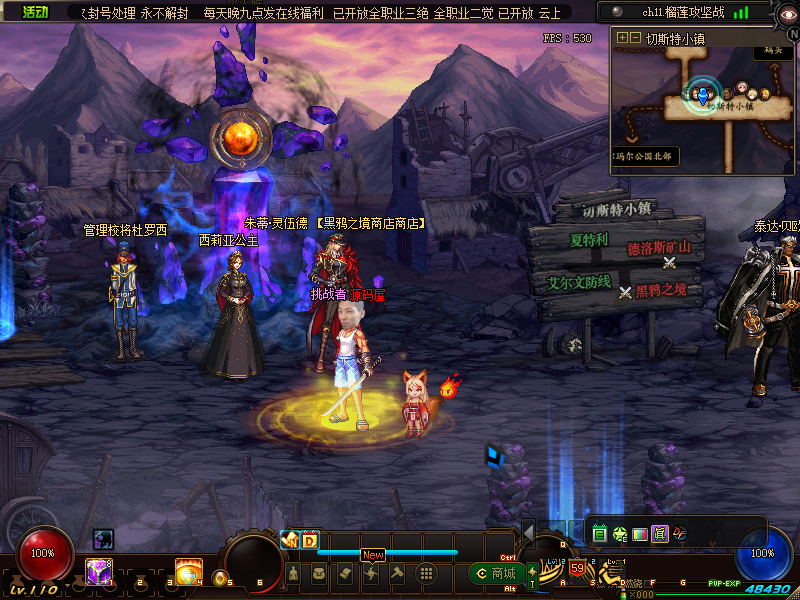Click the green list icon on the small toolbar

pos(599,534)
